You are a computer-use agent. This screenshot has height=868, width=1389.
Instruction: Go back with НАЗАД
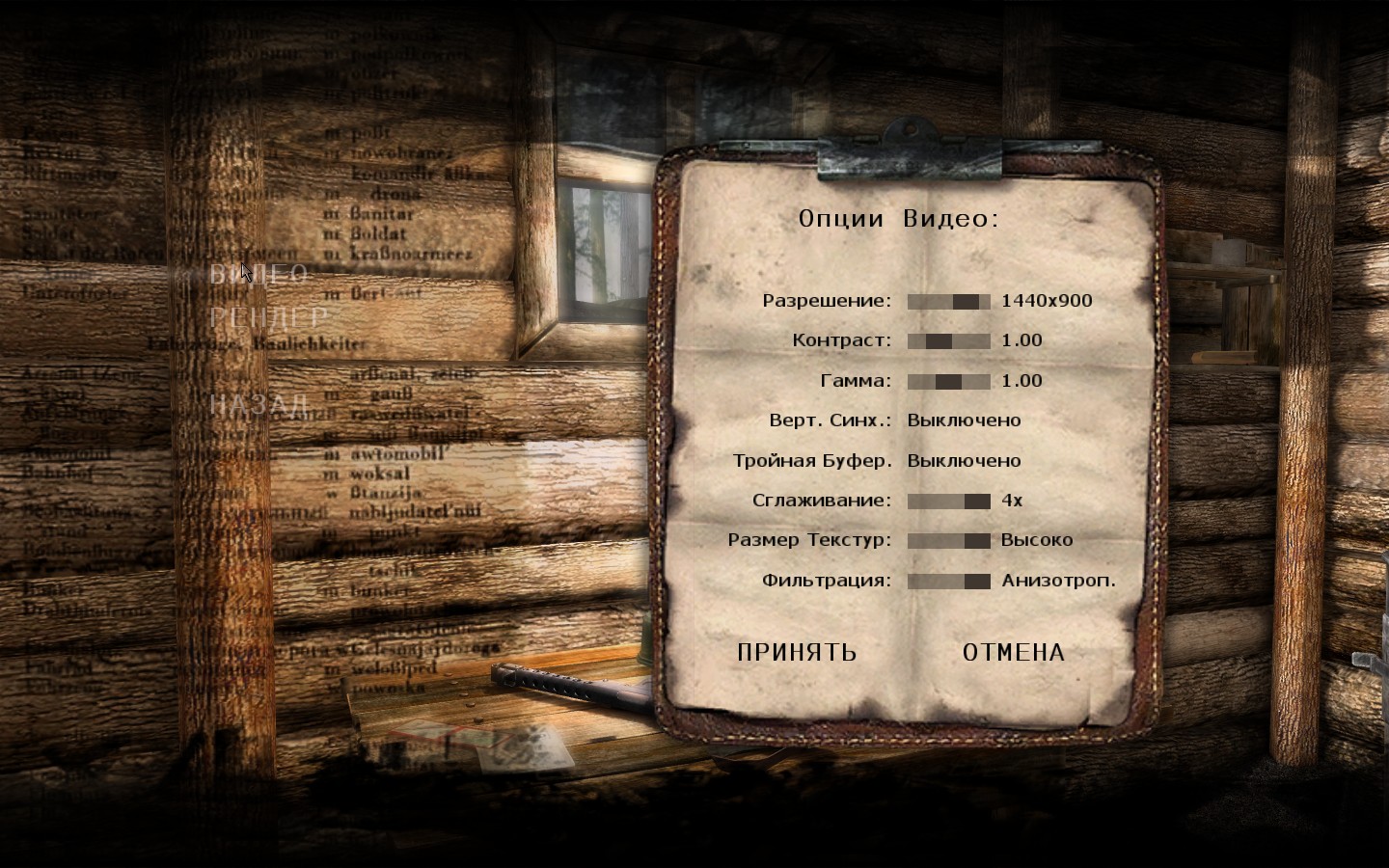259,404
